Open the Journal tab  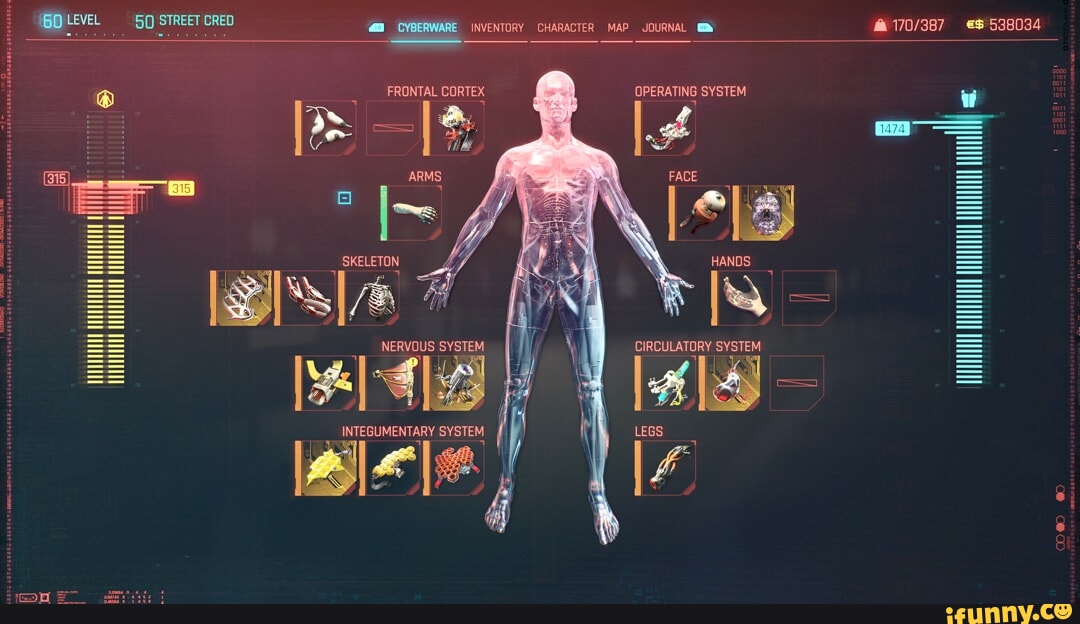click(x=662, y=28)
